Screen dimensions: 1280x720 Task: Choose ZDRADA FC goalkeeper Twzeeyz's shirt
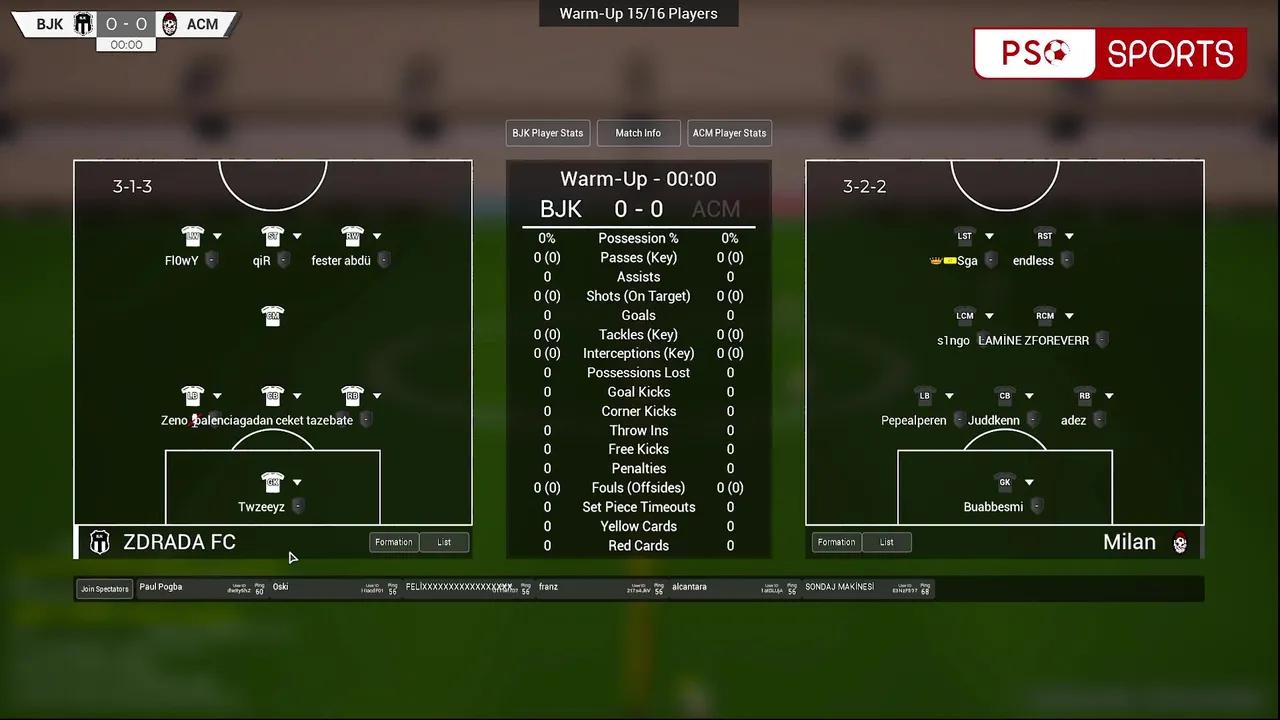pos(272,482)
